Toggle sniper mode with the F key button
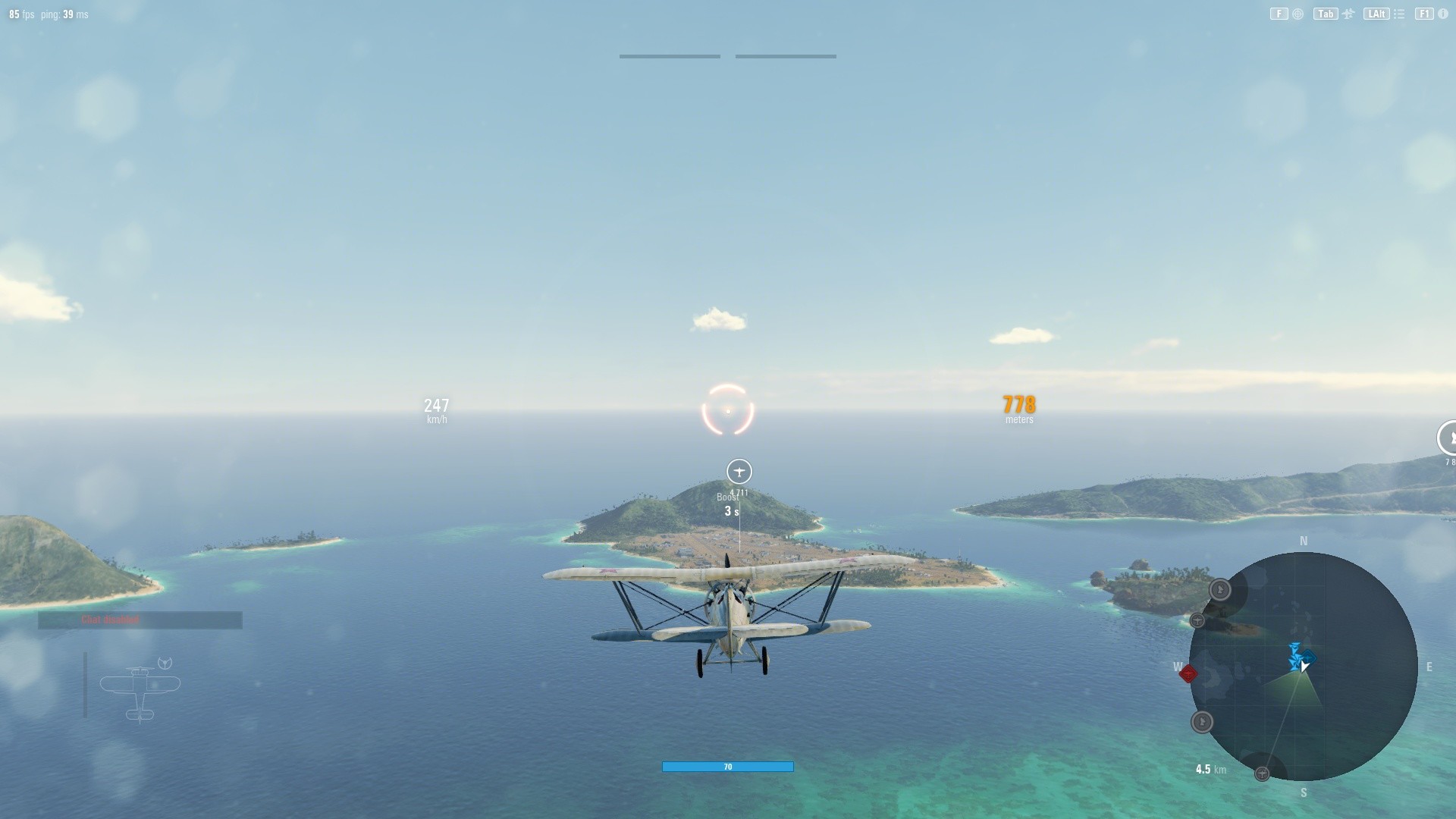This screenshot has height=819, width=1456. [1278, 13]
